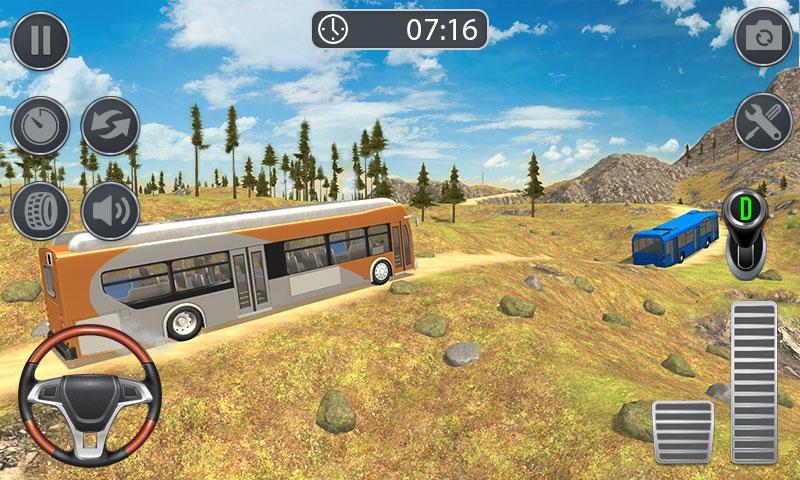Step on the tall accelerator pedal

[x=754, y=382]
